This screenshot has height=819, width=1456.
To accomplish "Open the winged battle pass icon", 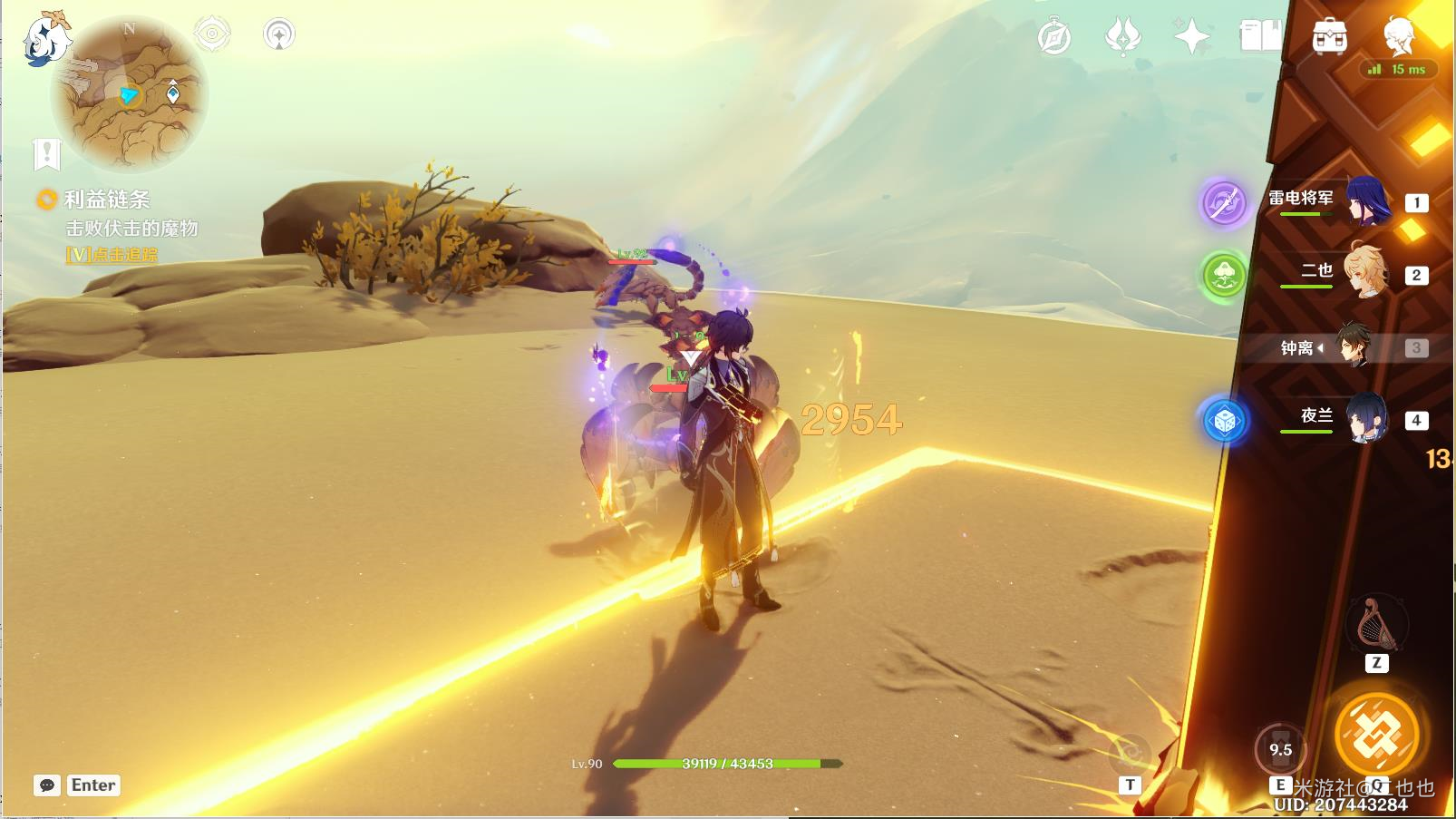I will [1122, 37].
